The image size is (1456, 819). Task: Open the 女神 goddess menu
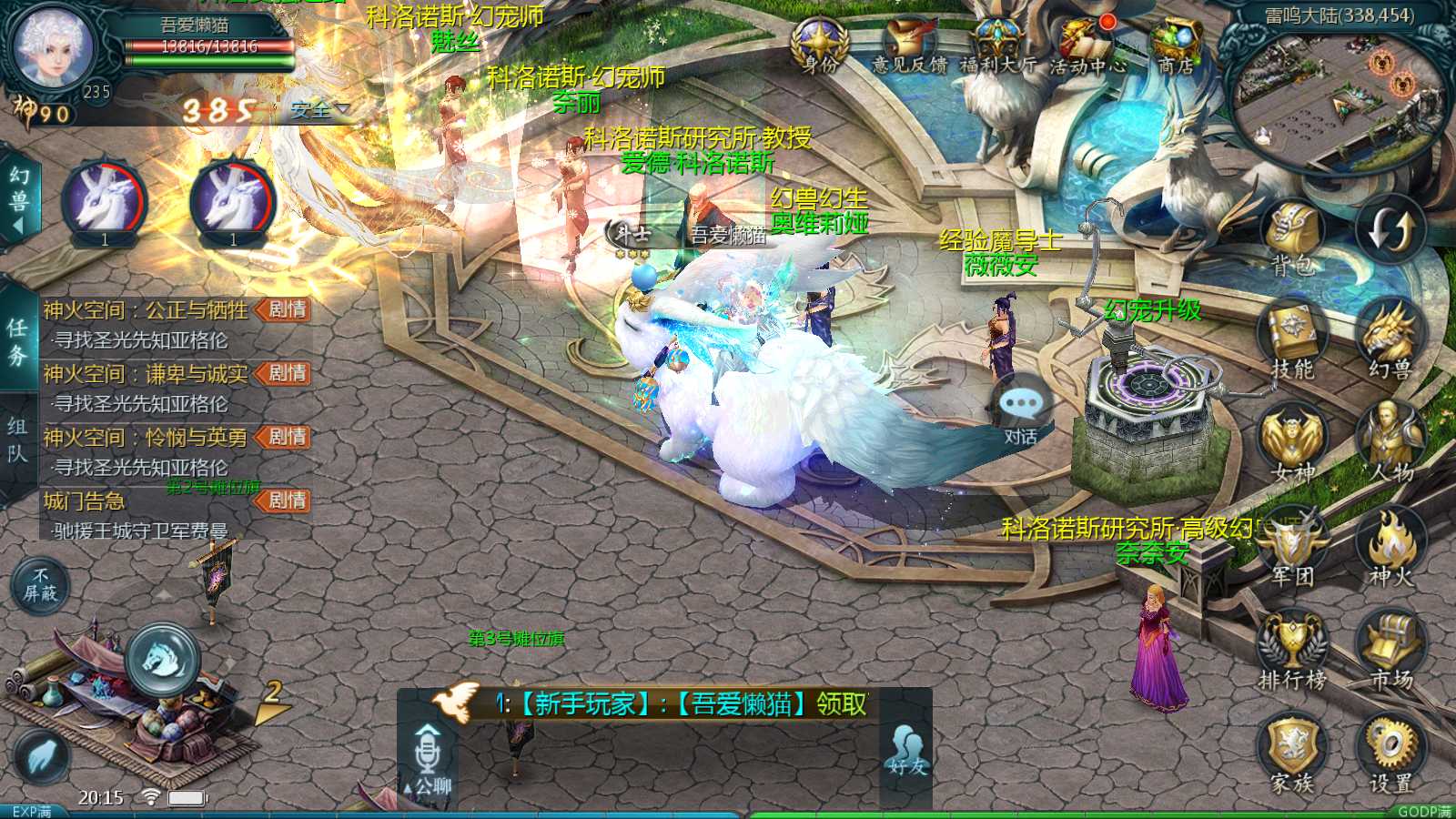[x=1292, y=443]
